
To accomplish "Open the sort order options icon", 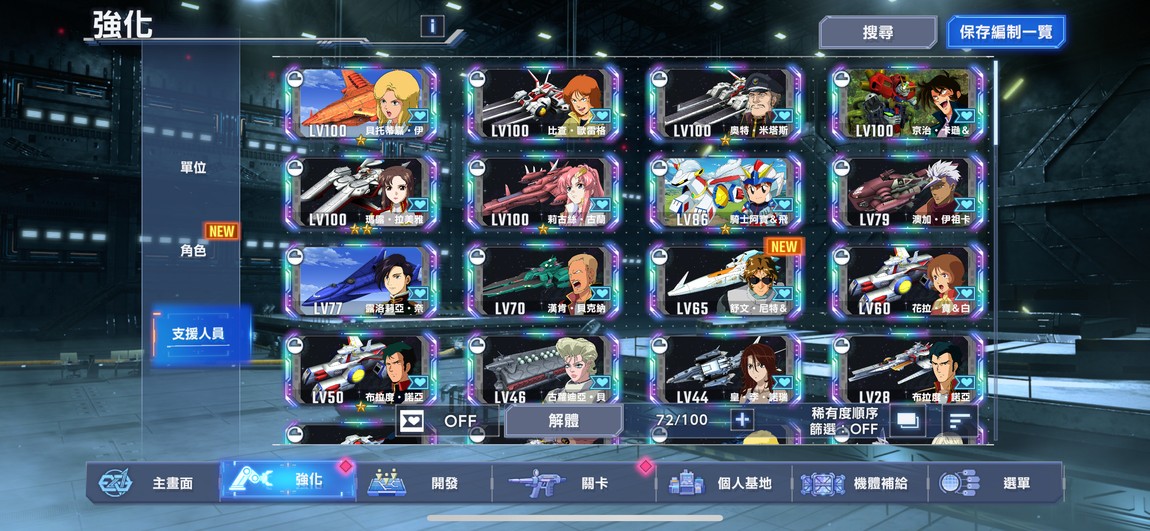I will [x=959, y=422].
